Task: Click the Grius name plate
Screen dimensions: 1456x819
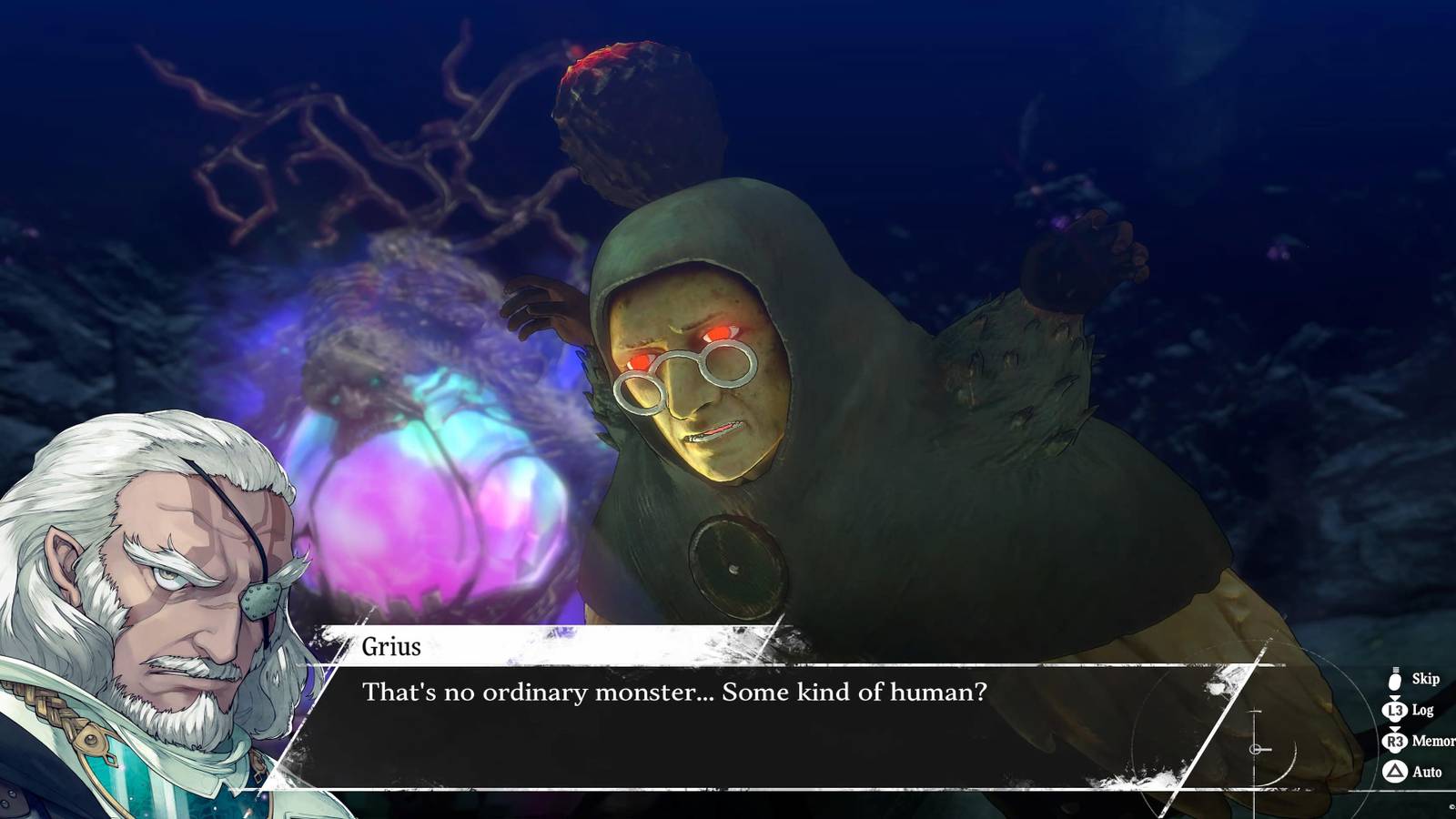Action: point(391,647)
